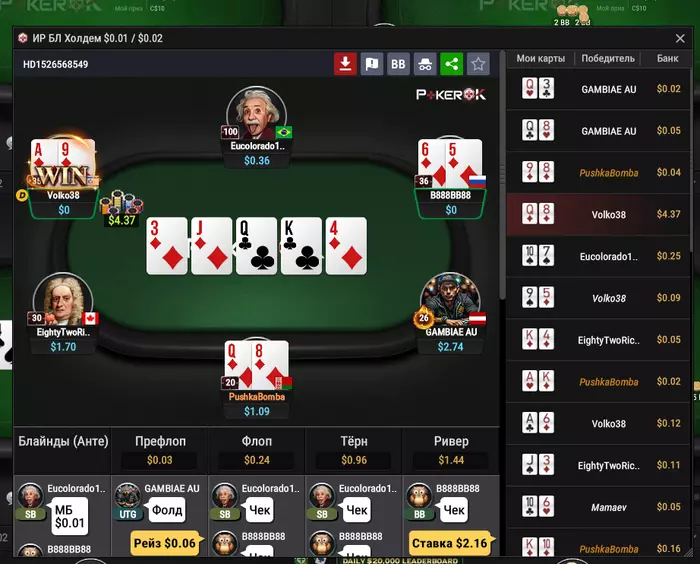700x564 pixels.
Task: Open the PushkaBomba $0.04 hand row
Action: click(x=601, y=172)
